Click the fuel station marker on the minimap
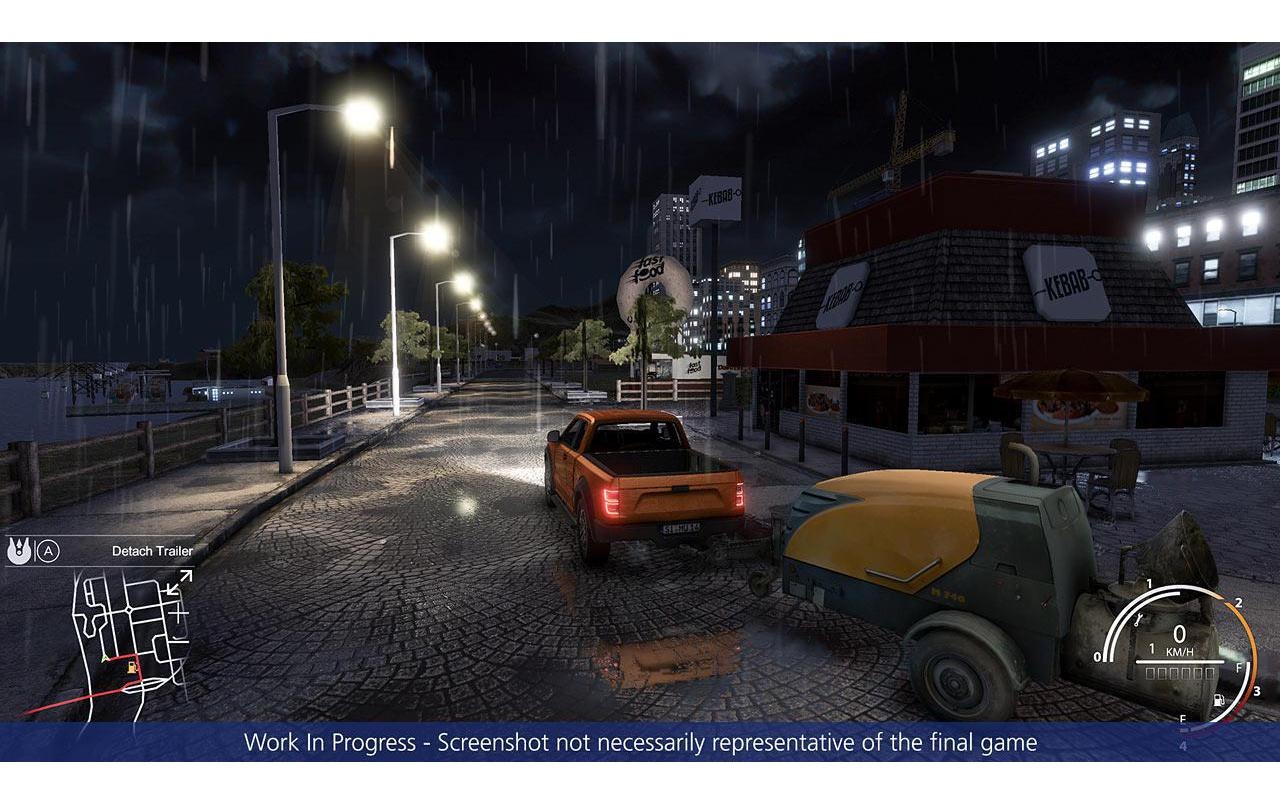 pos(132,667)
